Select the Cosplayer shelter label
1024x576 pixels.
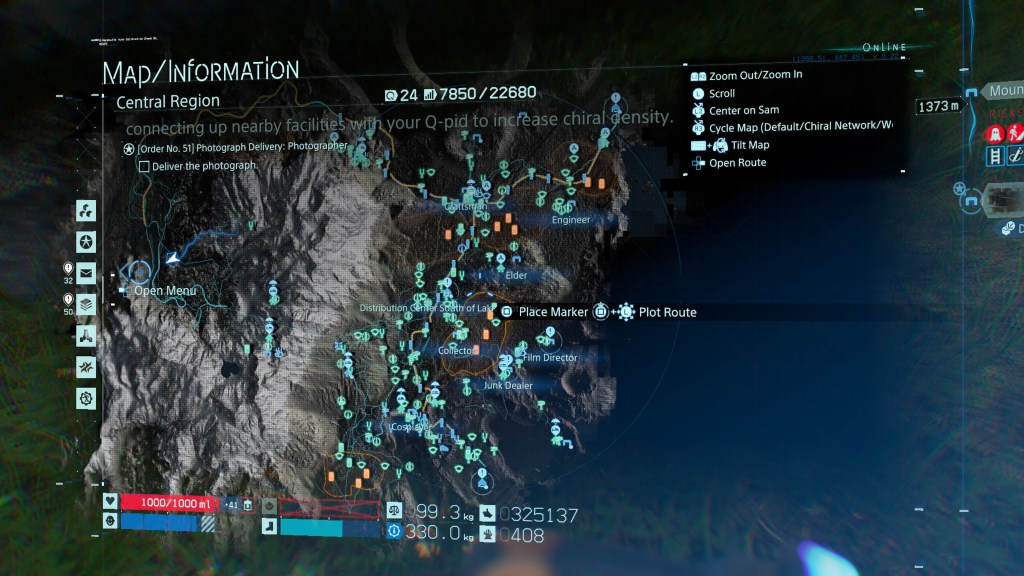[x=410, y=426]
